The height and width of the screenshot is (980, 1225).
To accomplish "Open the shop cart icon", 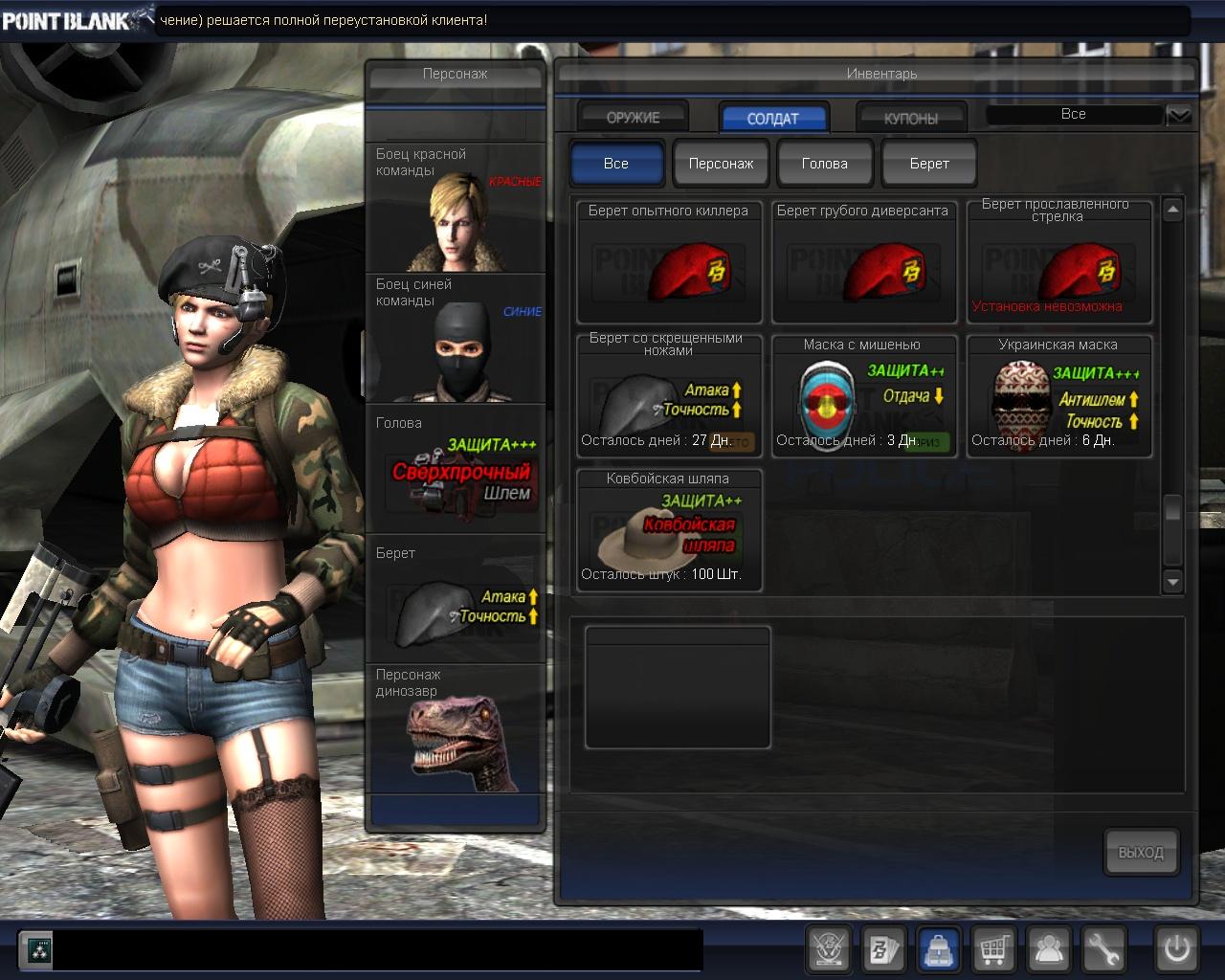I will (994, 950).
